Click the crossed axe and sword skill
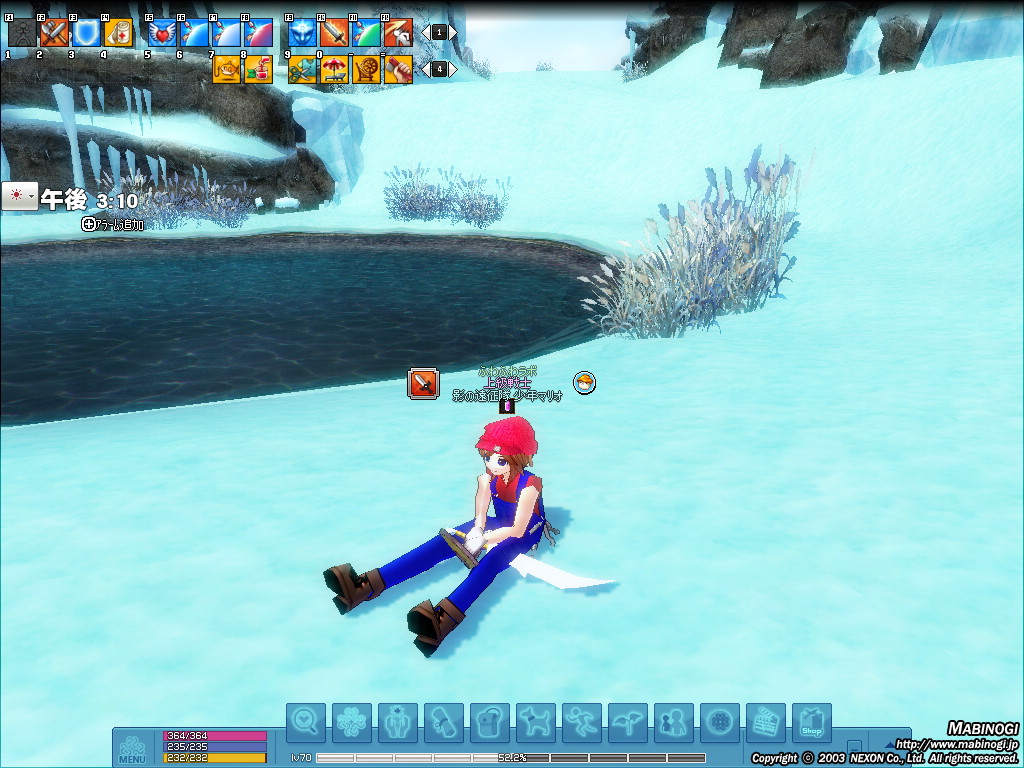 coord(54,34)
